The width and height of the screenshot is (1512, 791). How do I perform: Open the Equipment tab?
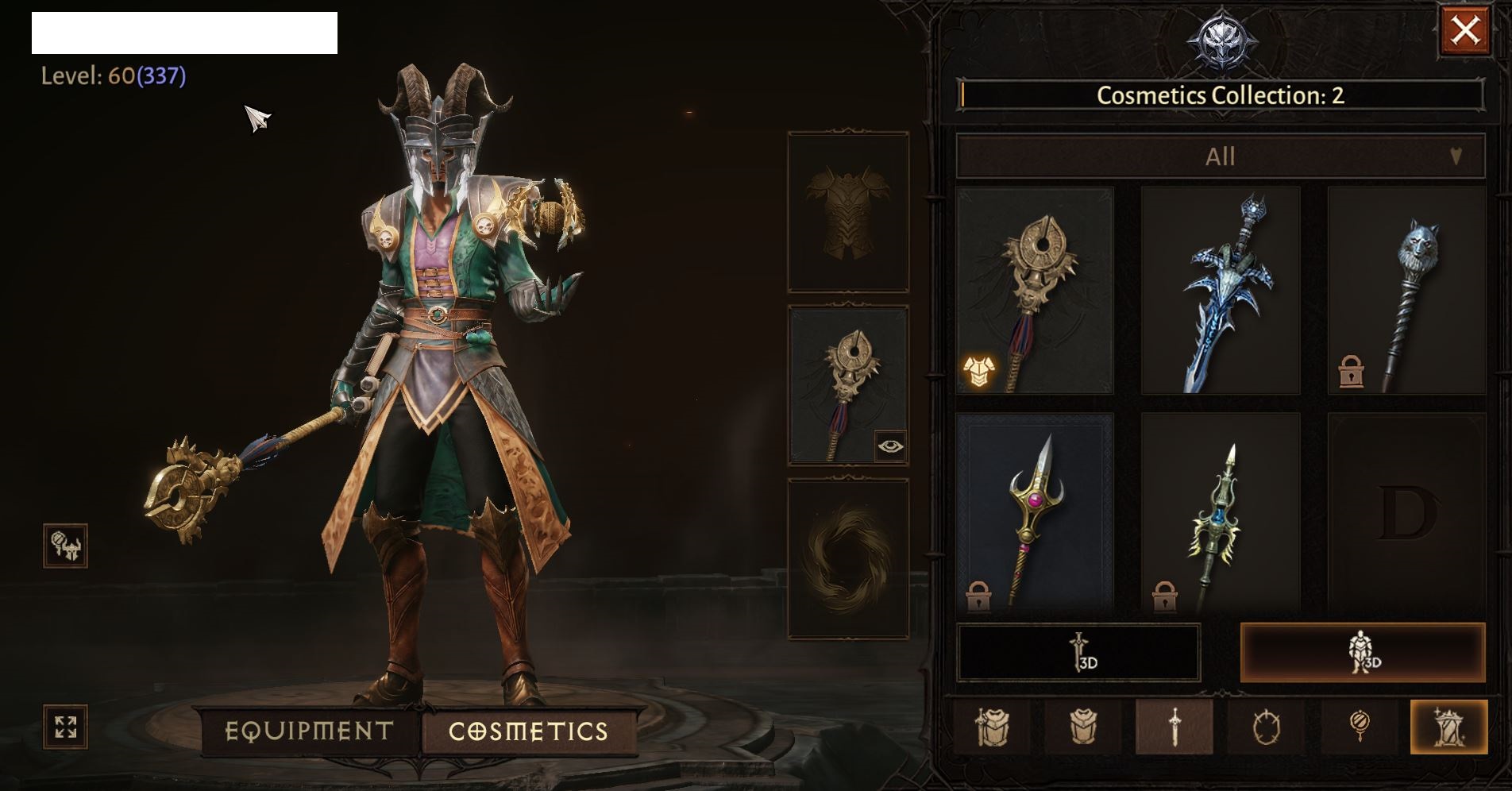tap(310, 731)
